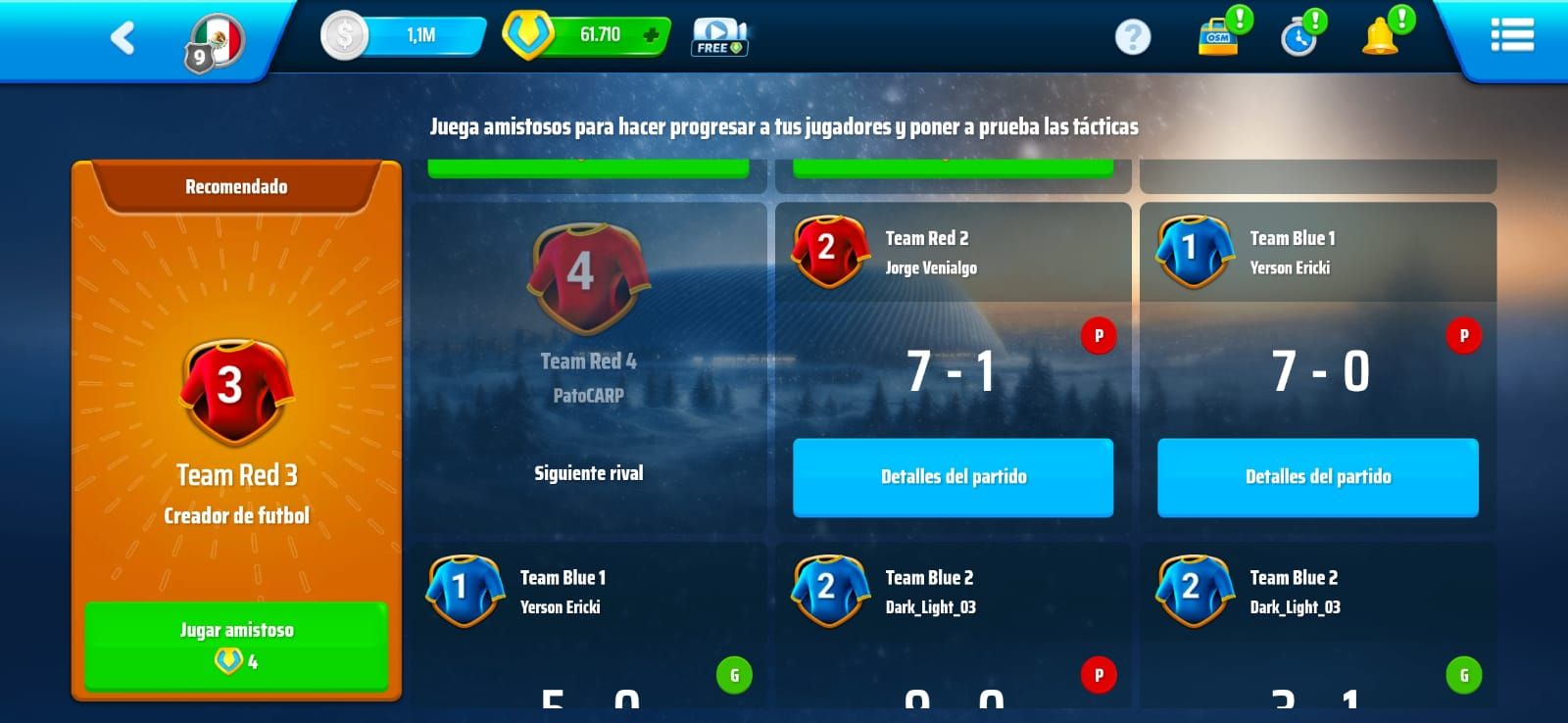
Task: Open the Mexico flag manager profile
Action: [x=216, y=43]
